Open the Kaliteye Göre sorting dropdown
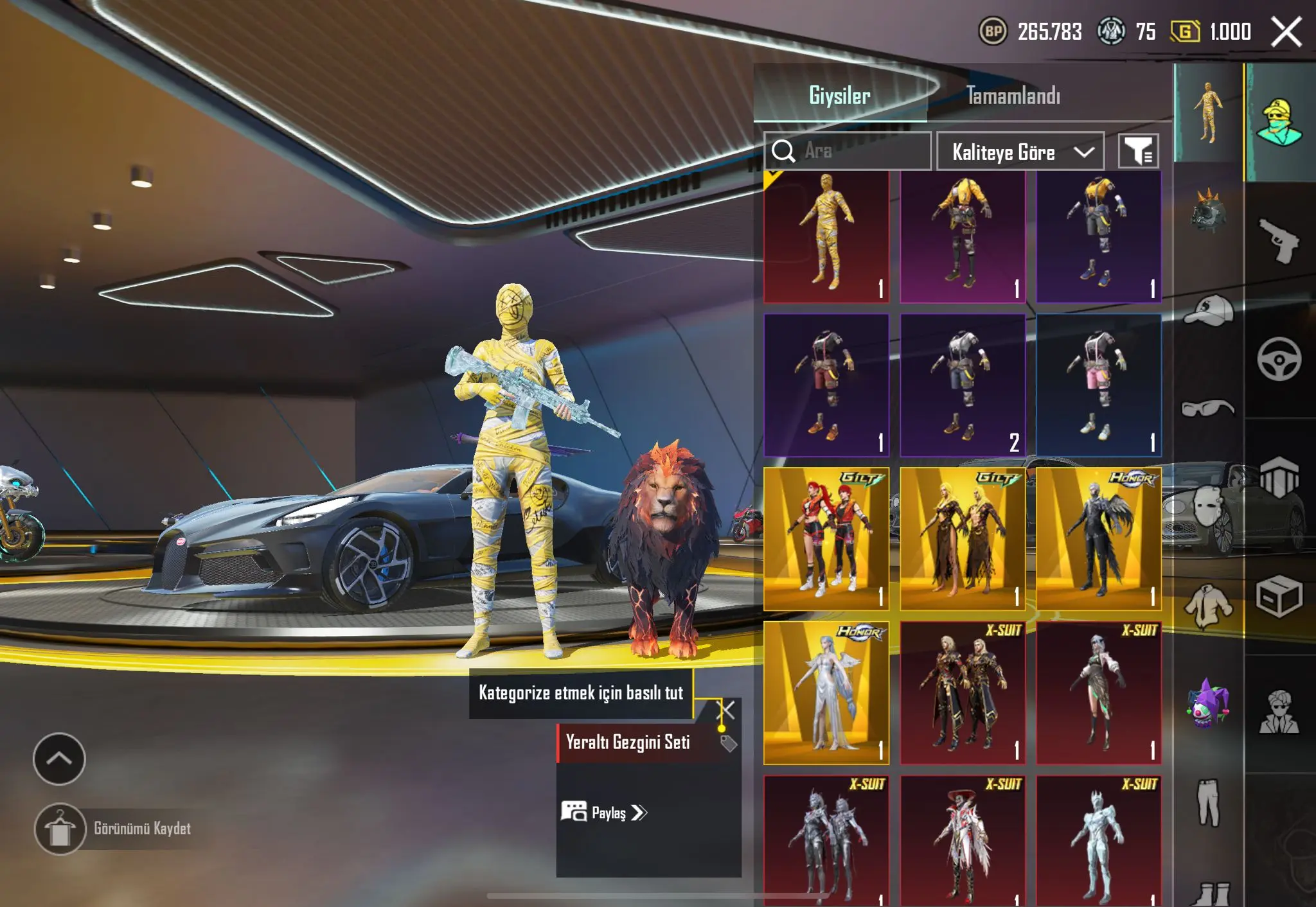This screenshot has height=907, width=1316. point(1020,152)
